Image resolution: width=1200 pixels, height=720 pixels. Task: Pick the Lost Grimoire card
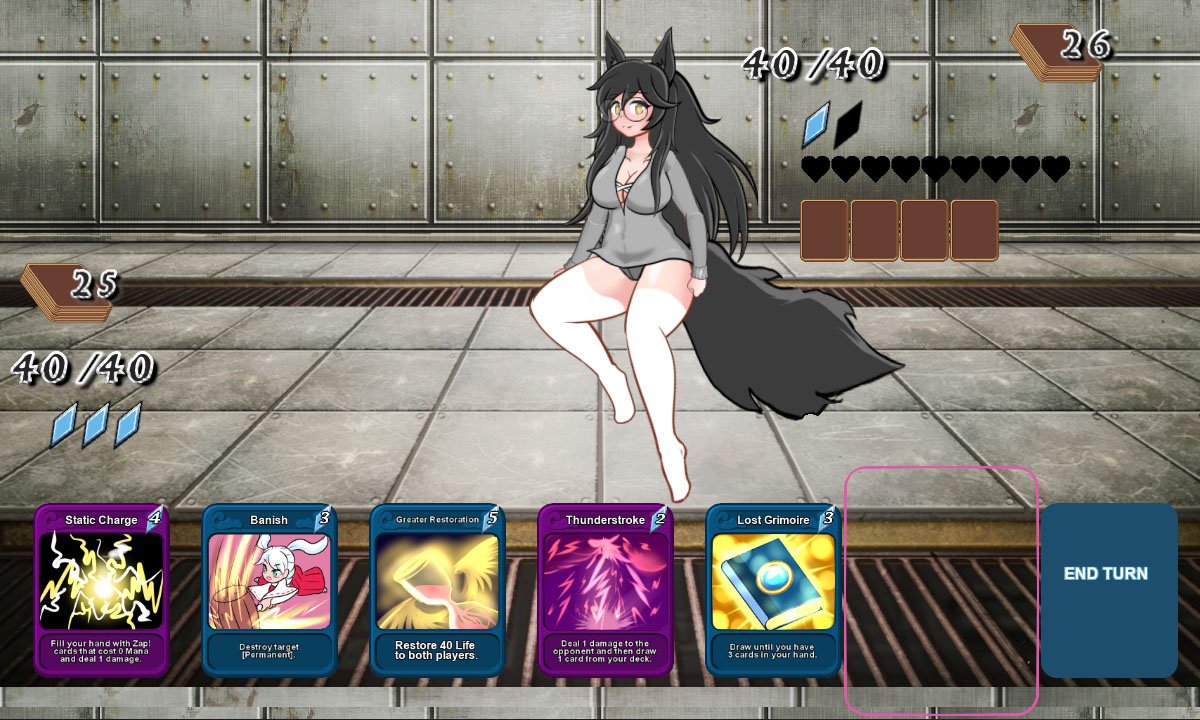click(x=773, y=590)
